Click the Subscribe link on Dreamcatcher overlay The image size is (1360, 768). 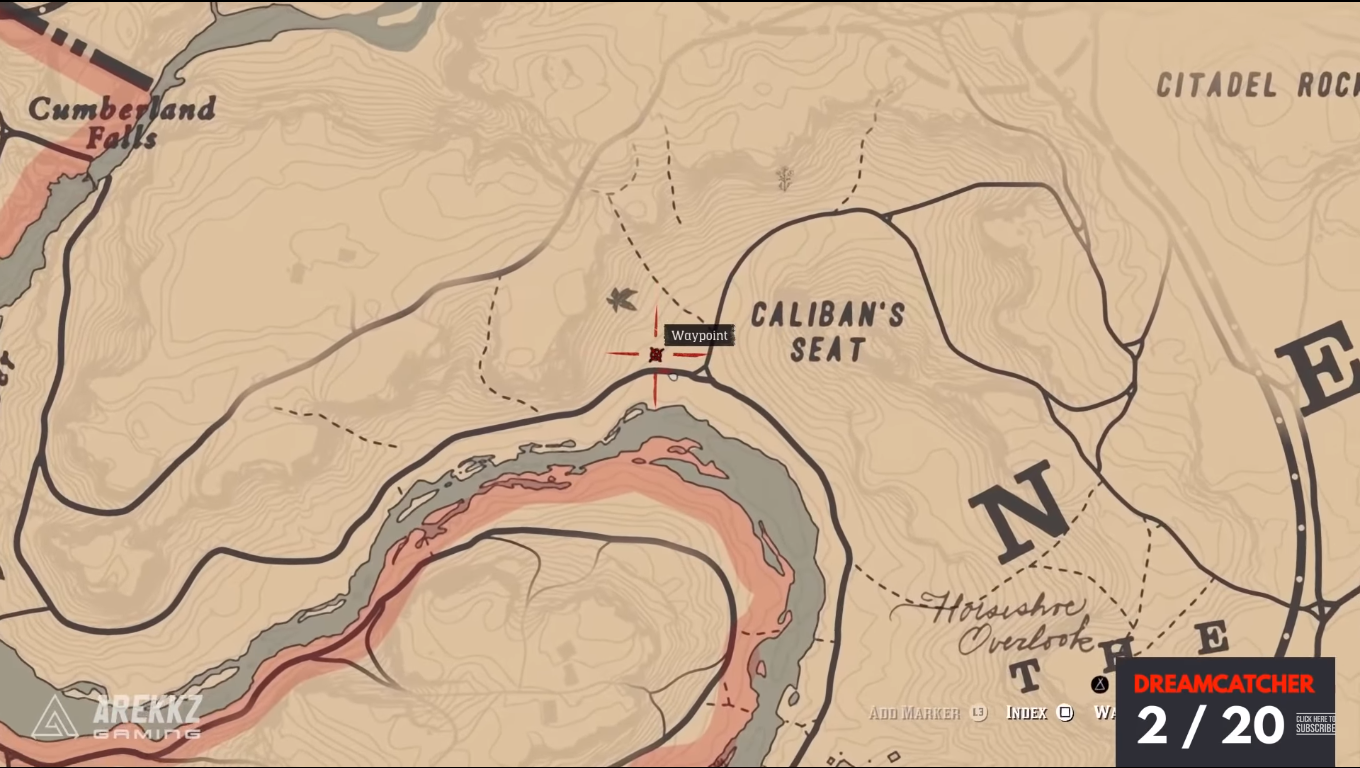pyautogui.click(x=1314, y=724)
